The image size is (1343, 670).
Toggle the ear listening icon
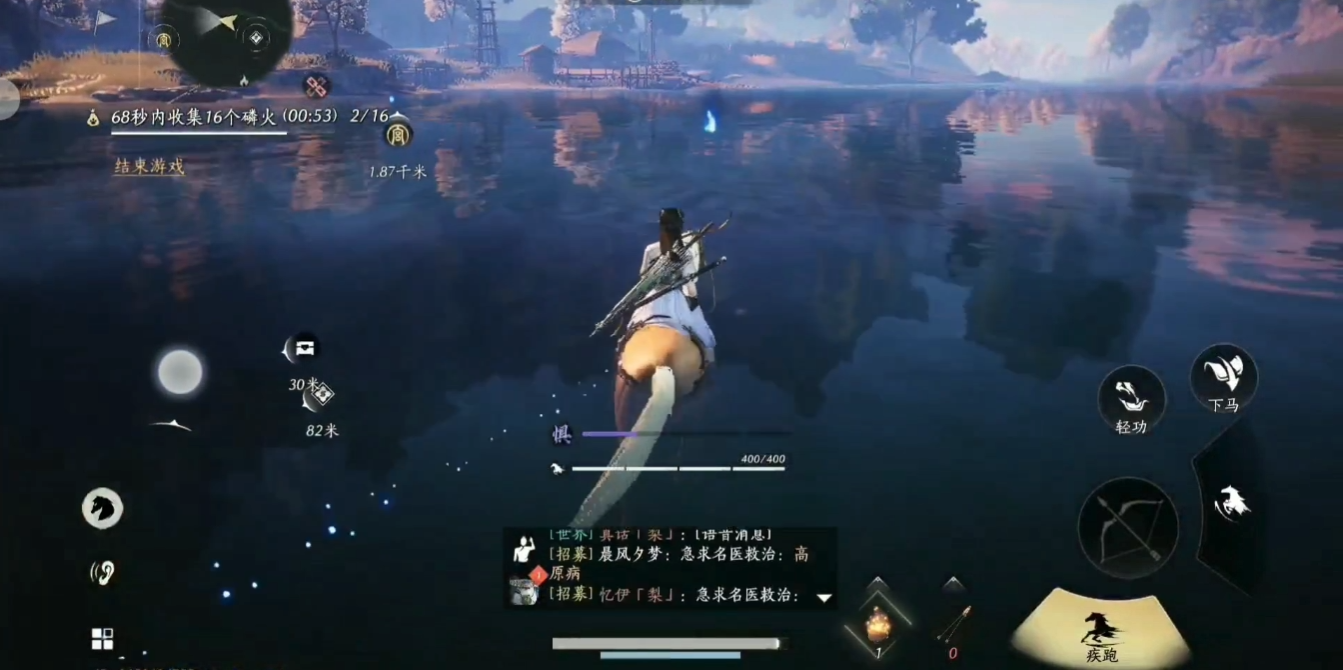click(x=102, y=572)
